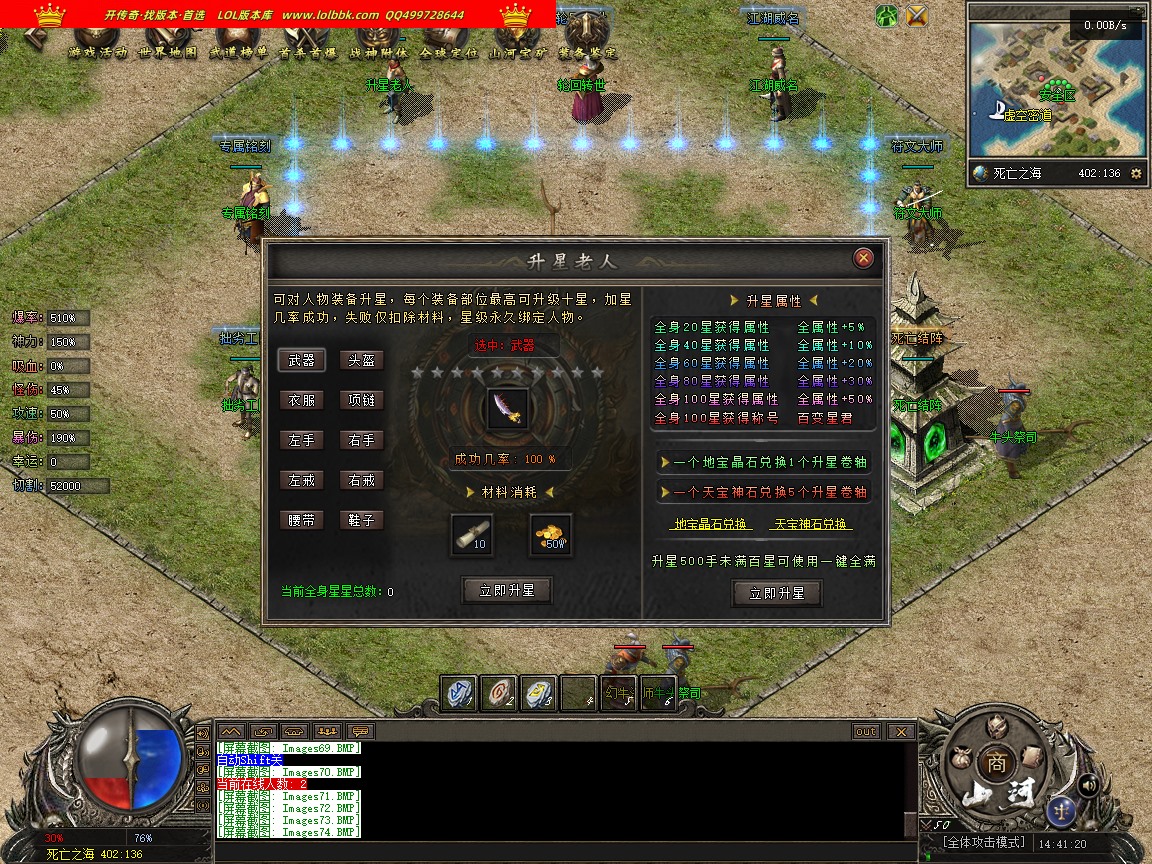Select the gold ingot material slot
The image size is (1152, 864).
(x=551, y=534)
